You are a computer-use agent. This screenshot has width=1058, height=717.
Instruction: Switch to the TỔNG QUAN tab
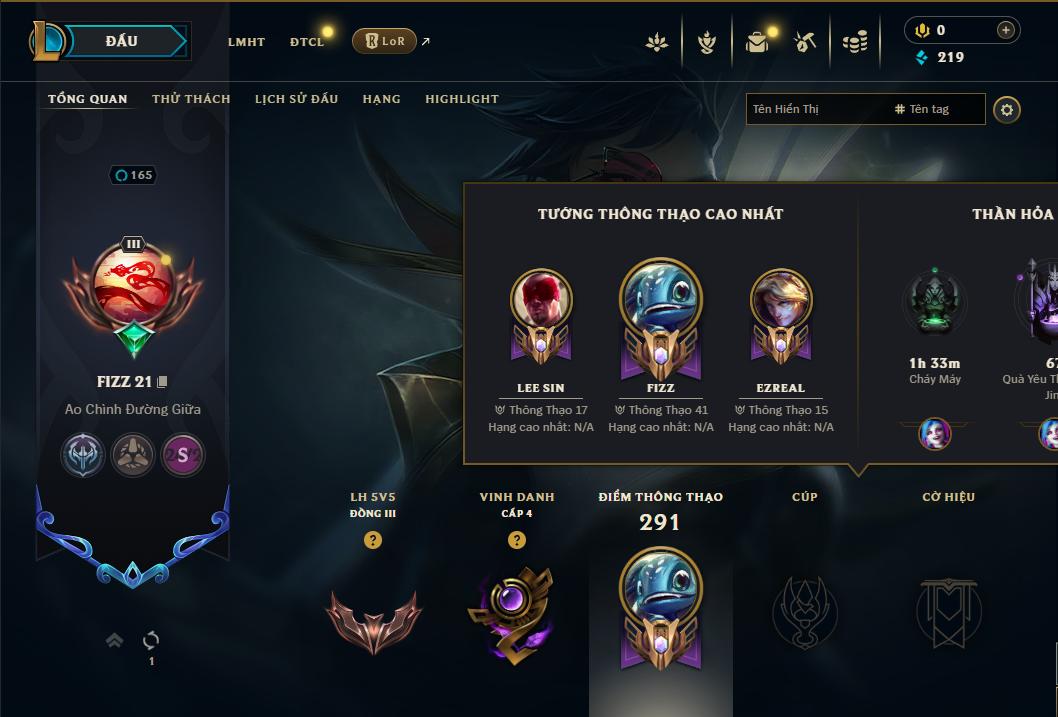coord(88,99)
